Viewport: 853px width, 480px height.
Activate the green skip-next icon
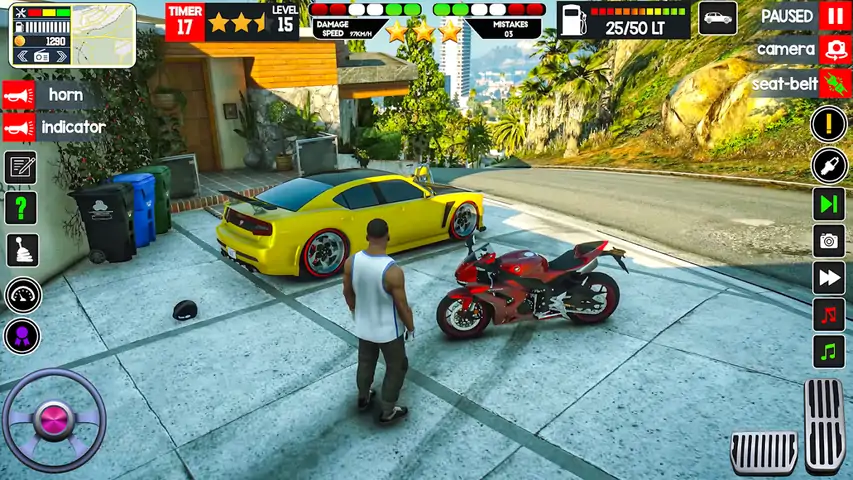(x=828, y=203)
